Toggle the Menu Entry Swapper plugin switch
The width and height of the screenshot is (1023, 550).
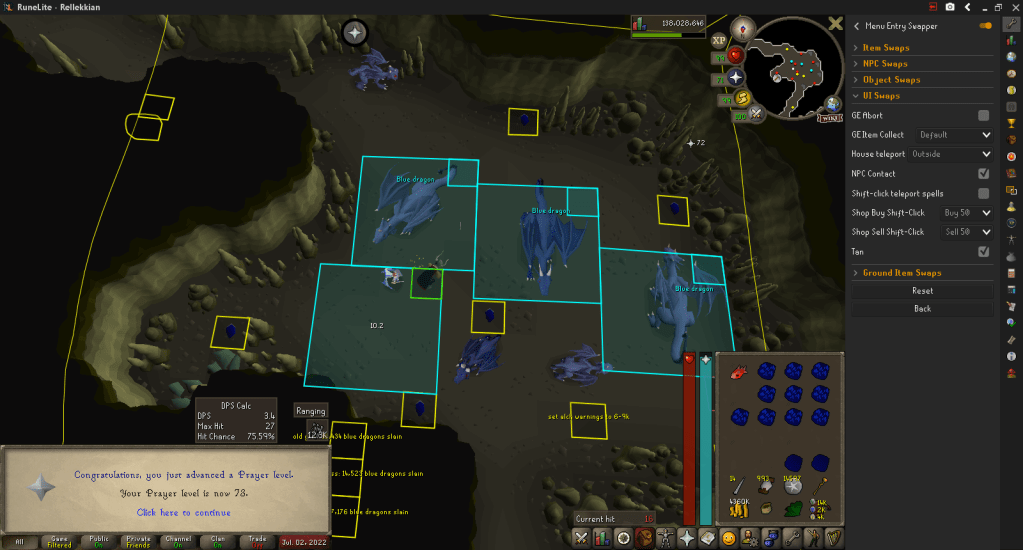point(986,26)
